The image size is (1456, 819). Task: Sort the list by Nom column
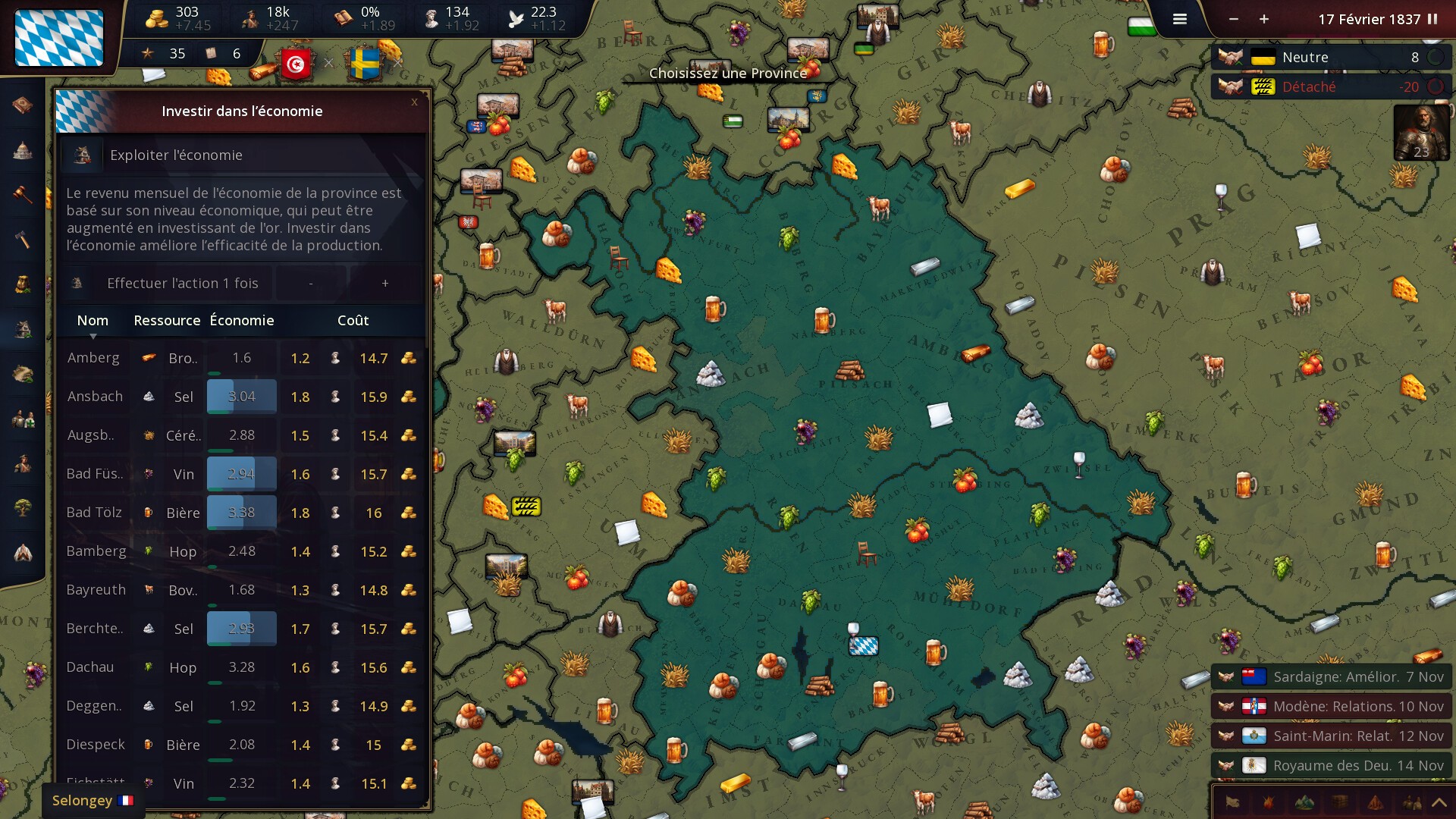(93, 321)
